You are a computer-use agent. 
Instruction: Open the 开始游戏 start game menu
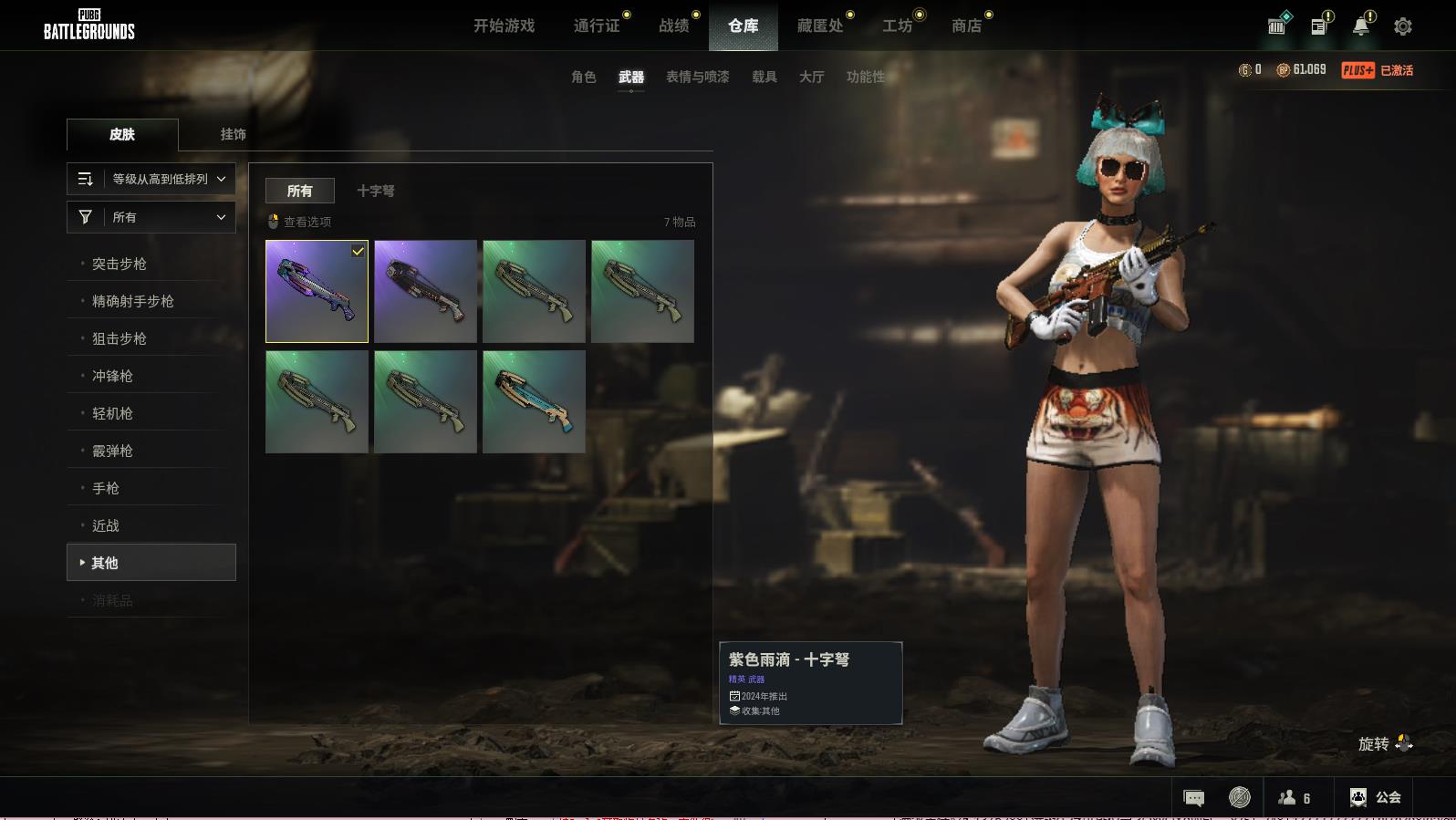coord(504,26)
